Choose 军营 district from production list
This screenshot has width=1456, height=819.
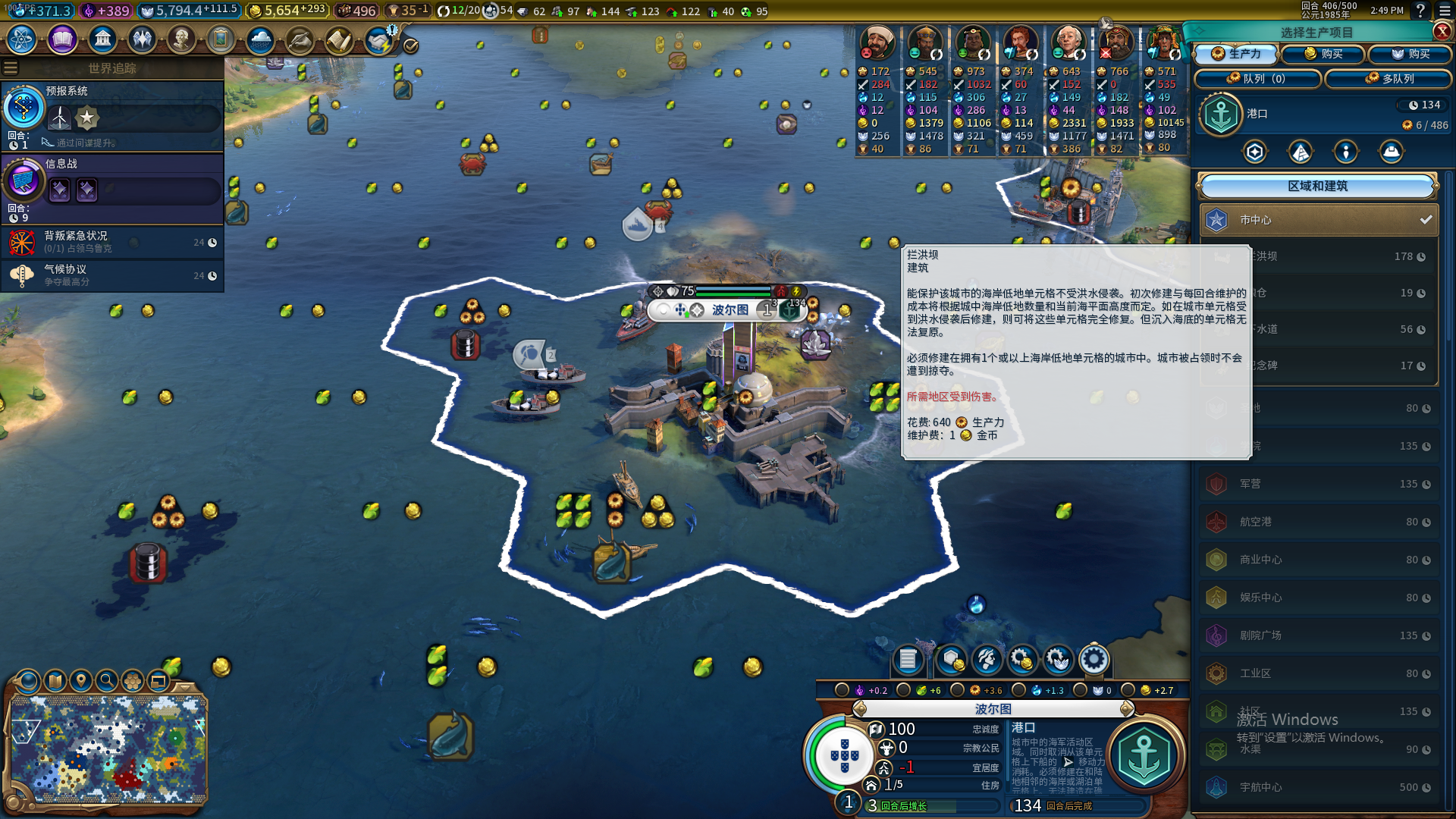[1319, 484]
